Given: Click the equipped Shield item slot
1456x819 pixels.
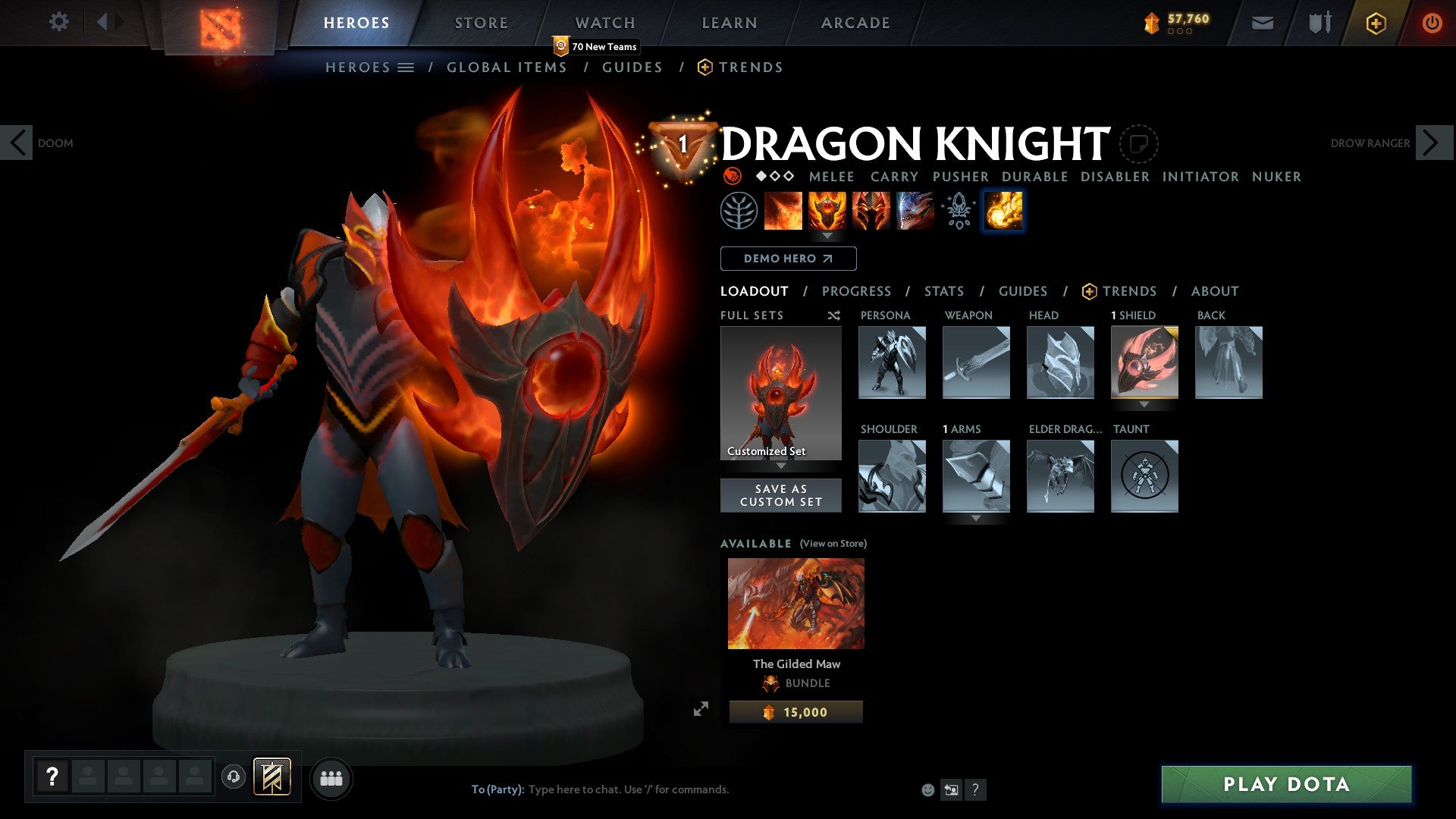Looking at the screenshot, I should click(1144, 362).
